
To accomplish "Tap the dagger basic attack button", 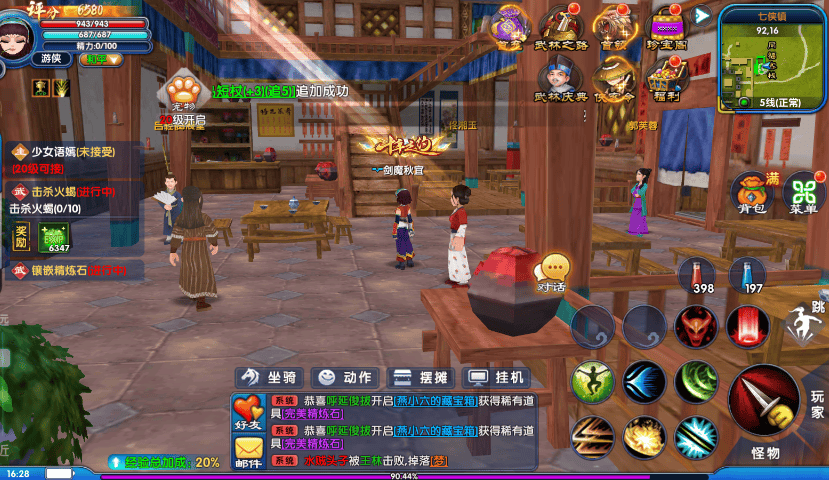I will [764, 403].
